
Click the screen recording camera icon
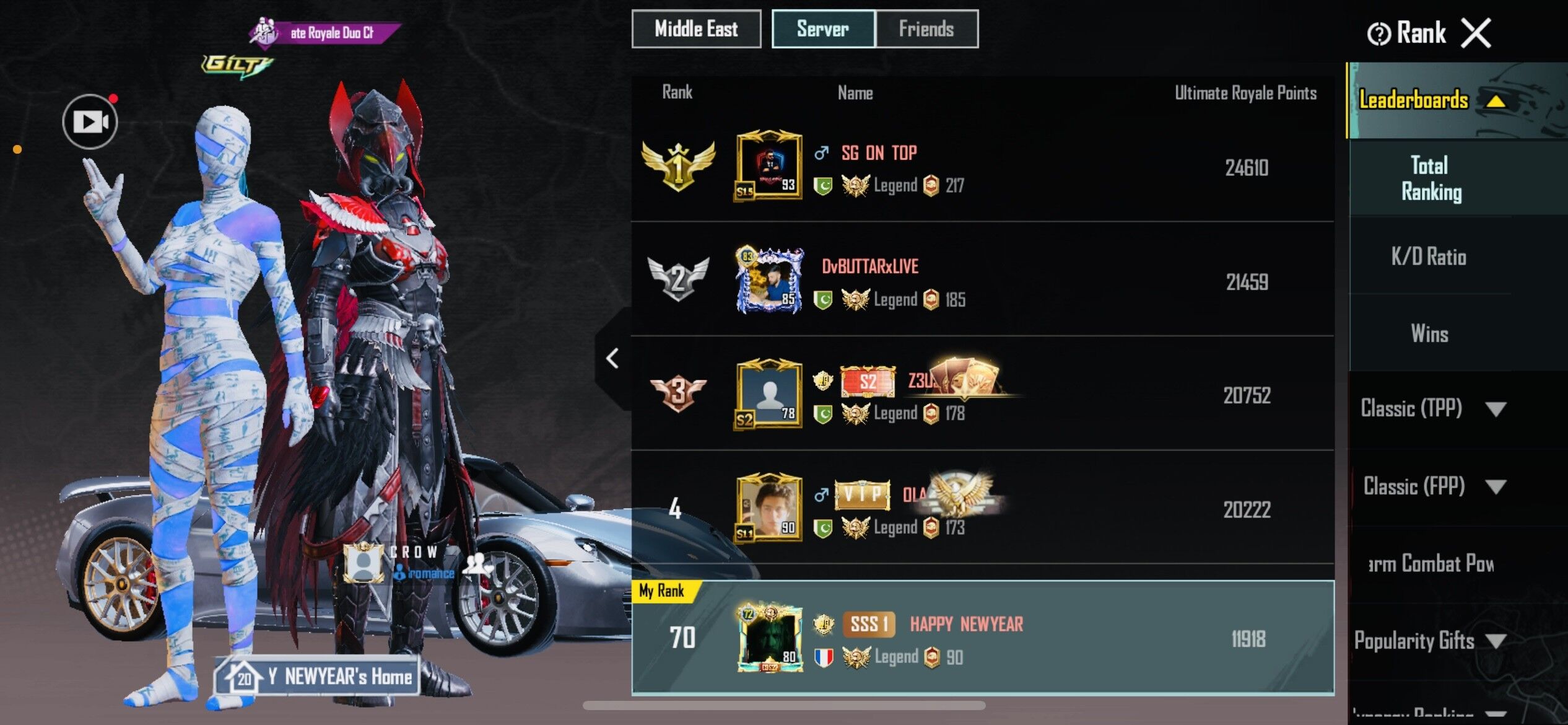point(89,121)
